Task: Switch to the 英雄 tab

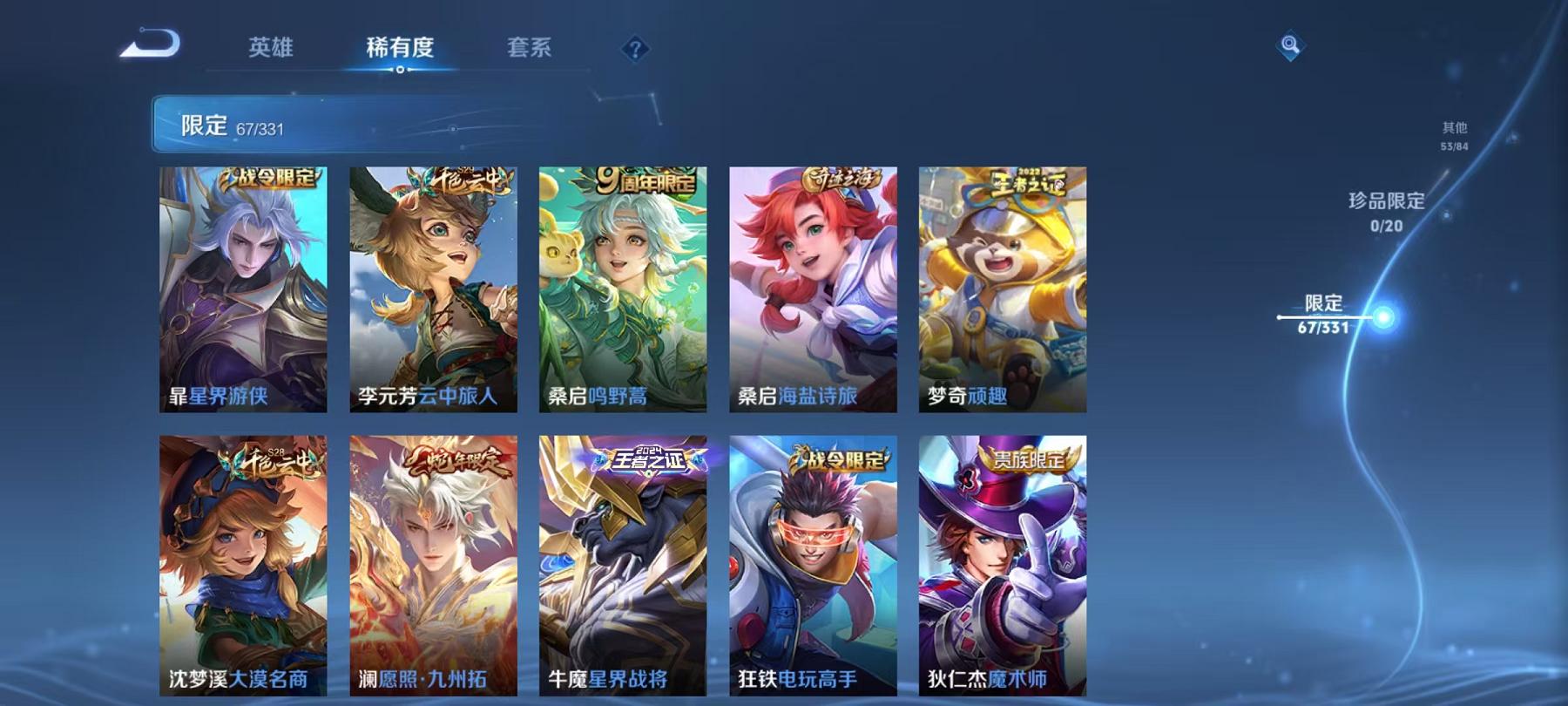Action: coord(270,50)
